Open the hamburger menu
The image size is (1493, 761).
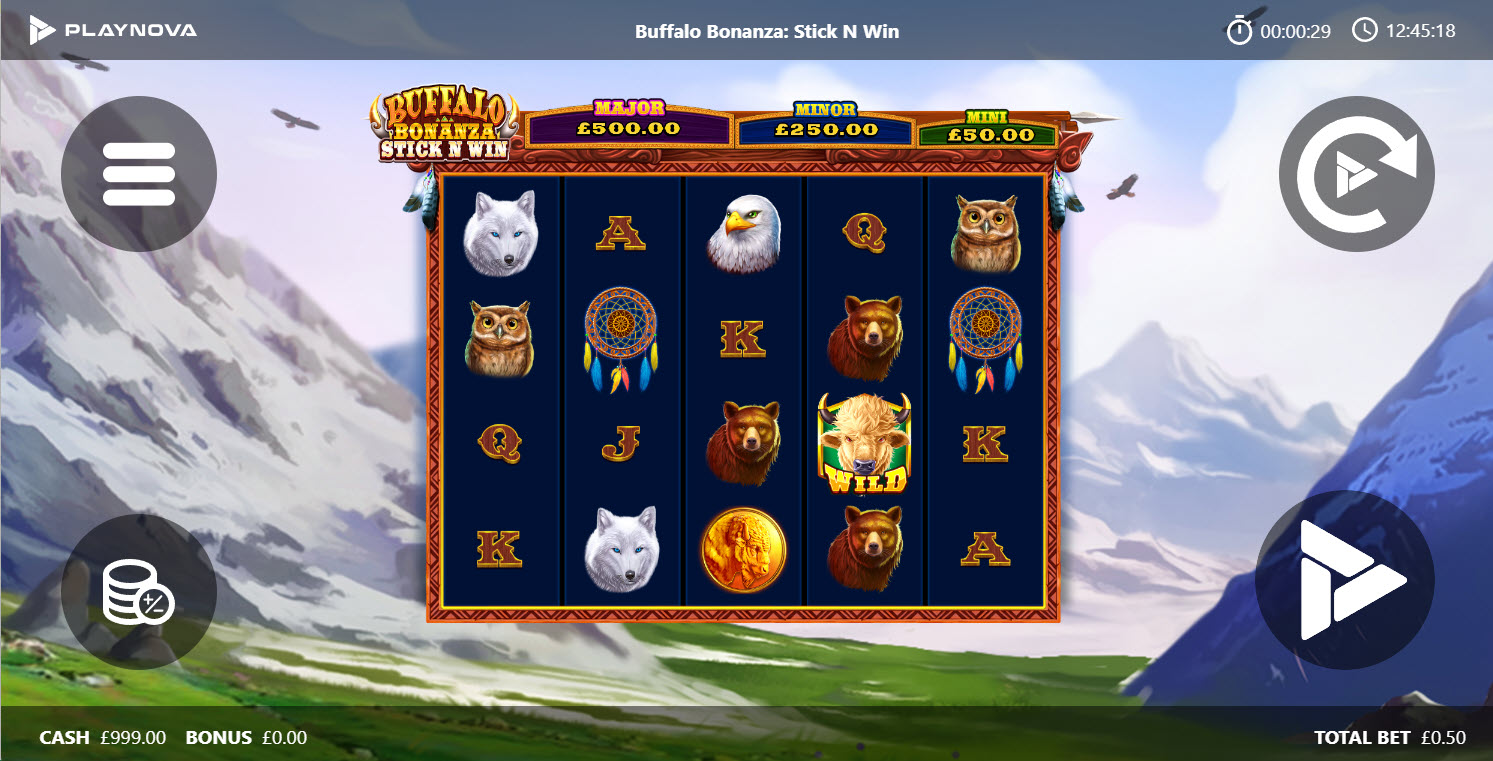point(139,172)
